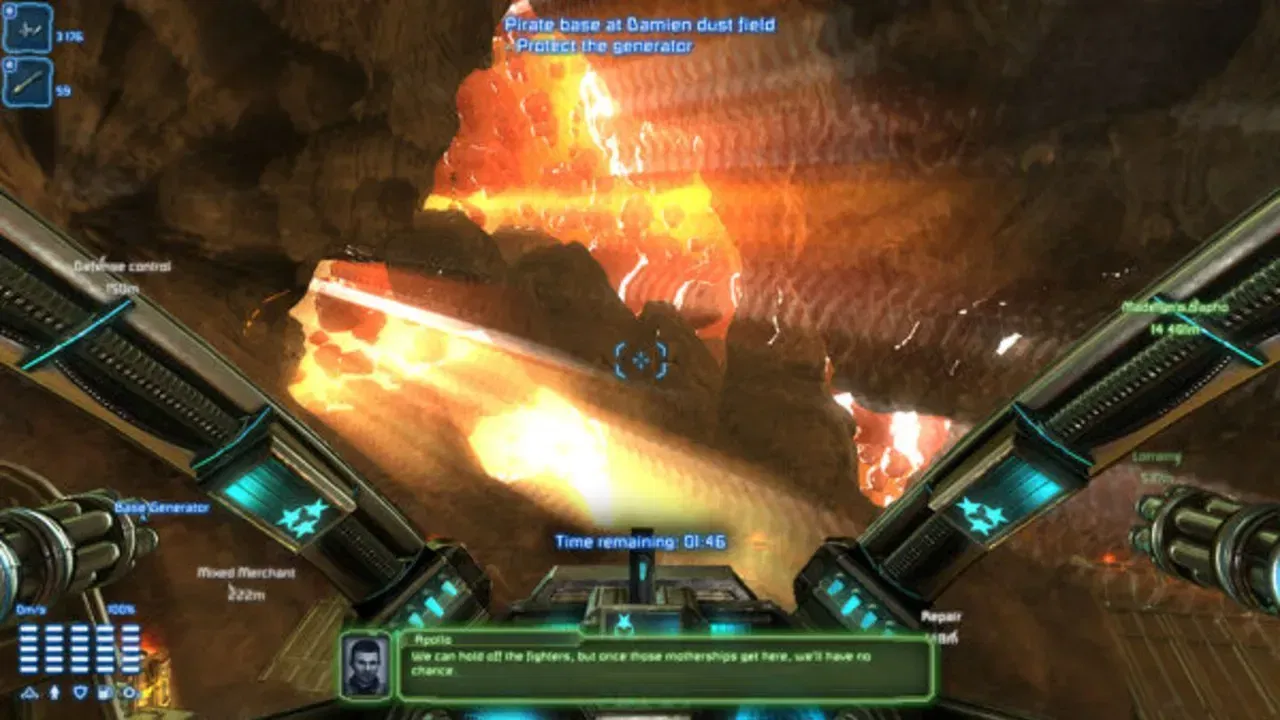Click the fuel battery status icon
The image size is (1280, 720).
tap(103, 692)
